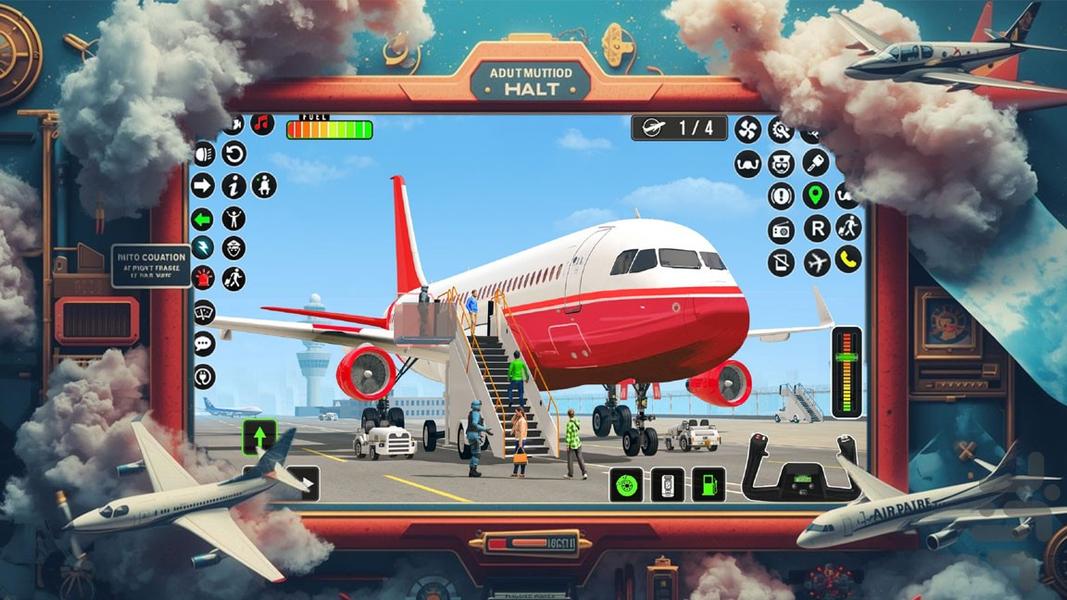Switch on the radio icon

pyautogui.click(x=781, y=230)
